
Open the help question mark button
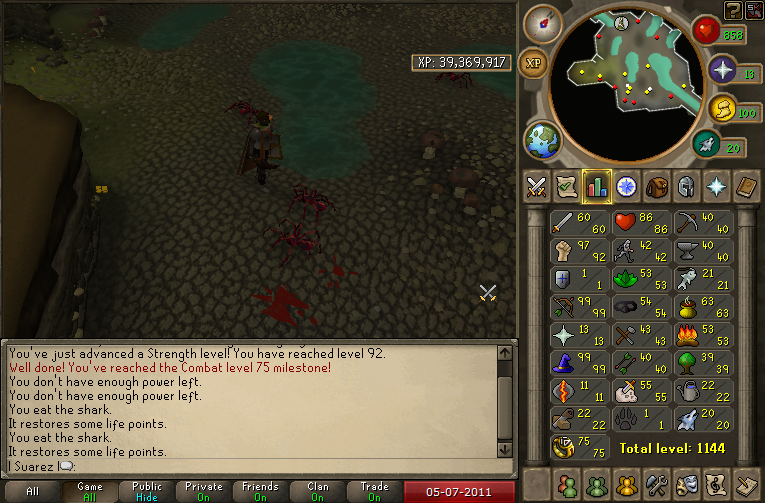pos(733,10)
